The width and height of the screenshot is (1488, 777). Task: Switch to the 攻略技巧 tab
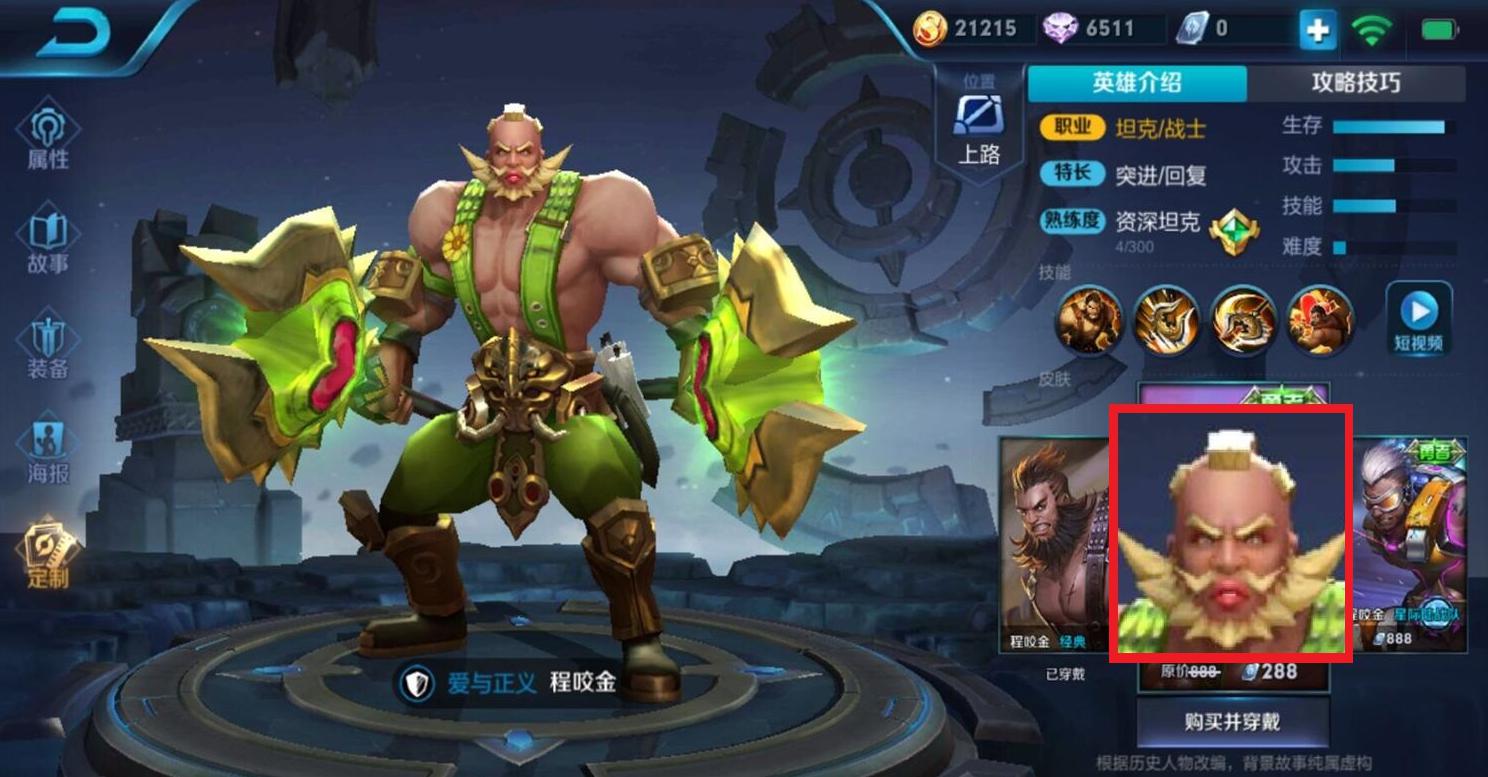(x=1356, y=83)
